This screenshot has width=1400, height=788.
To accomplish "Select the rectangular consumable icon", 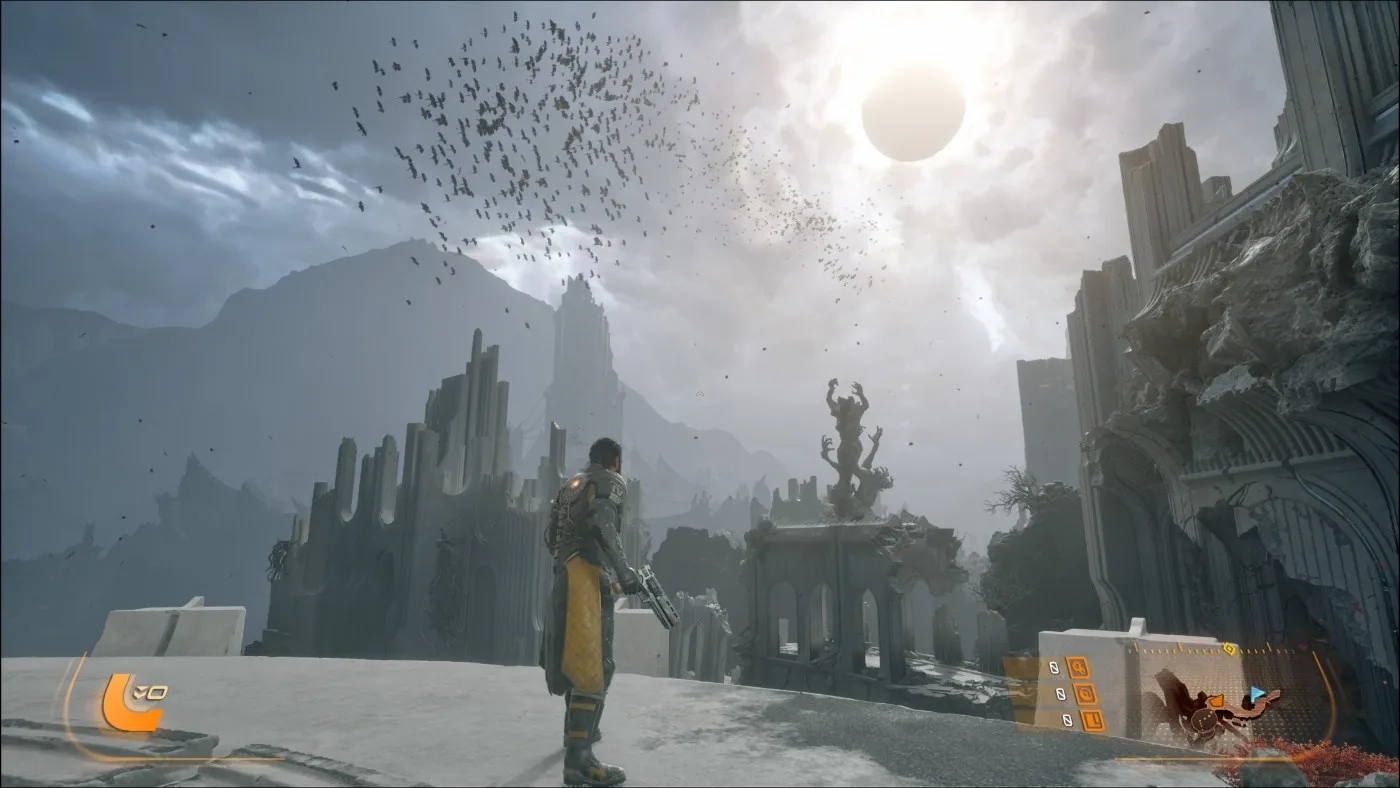I will click(x=1092, y=720).
